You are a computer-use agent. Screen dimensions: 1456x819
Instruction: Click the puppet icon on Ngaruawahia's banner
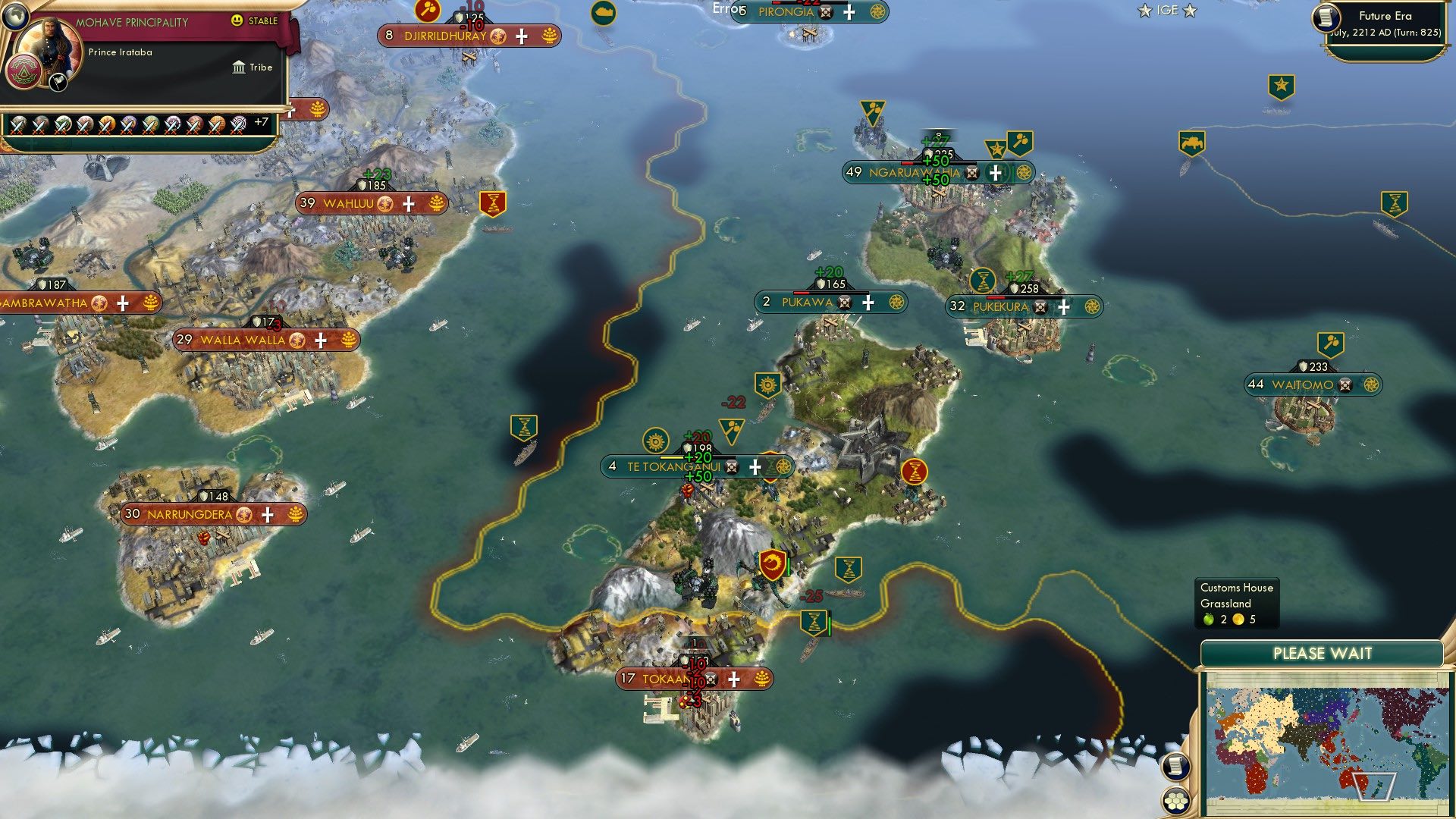971,173
